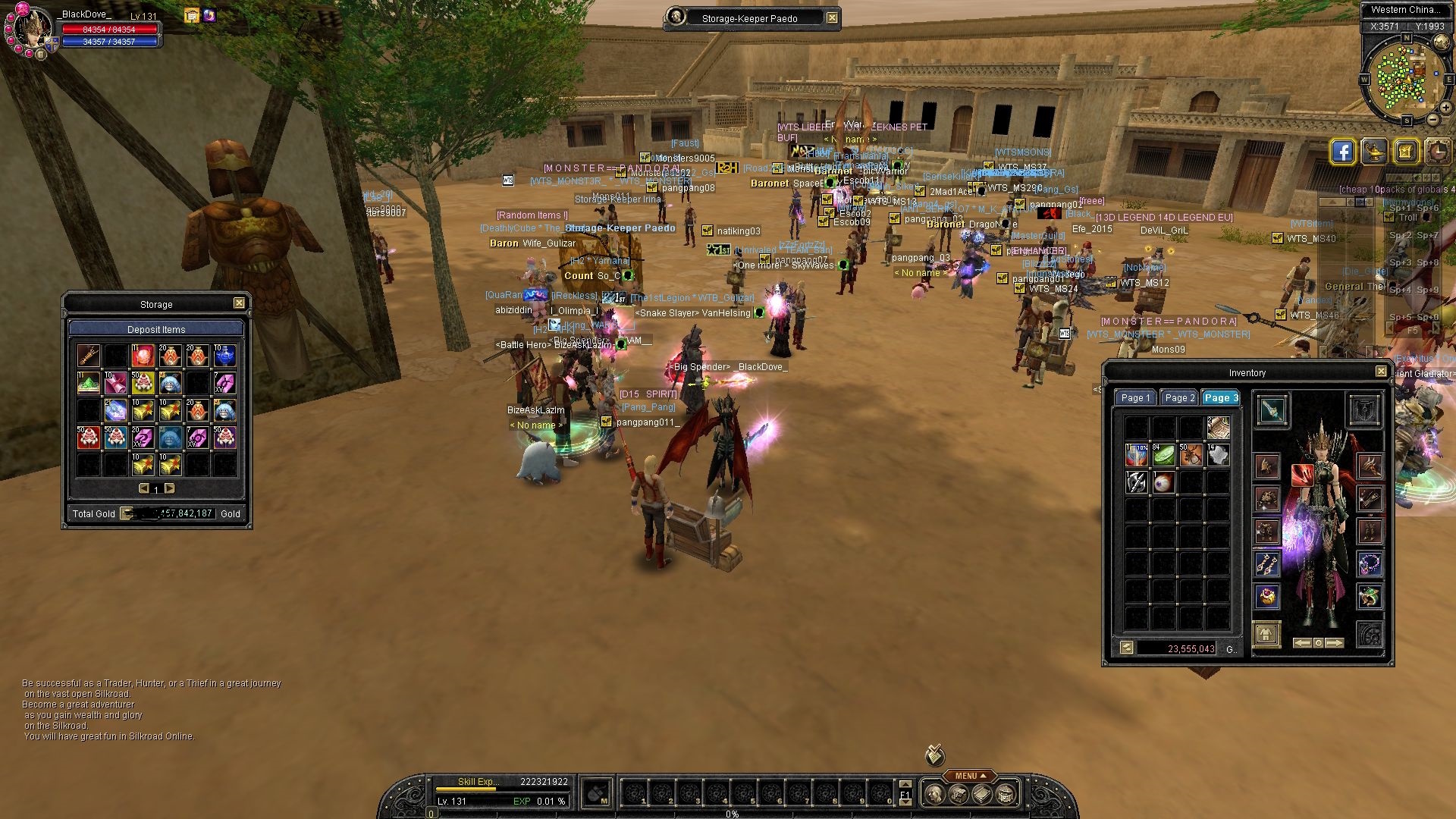1456x819 pixels.
Task: Open the treasure chest inventory icon
Action: point(1006,794)
